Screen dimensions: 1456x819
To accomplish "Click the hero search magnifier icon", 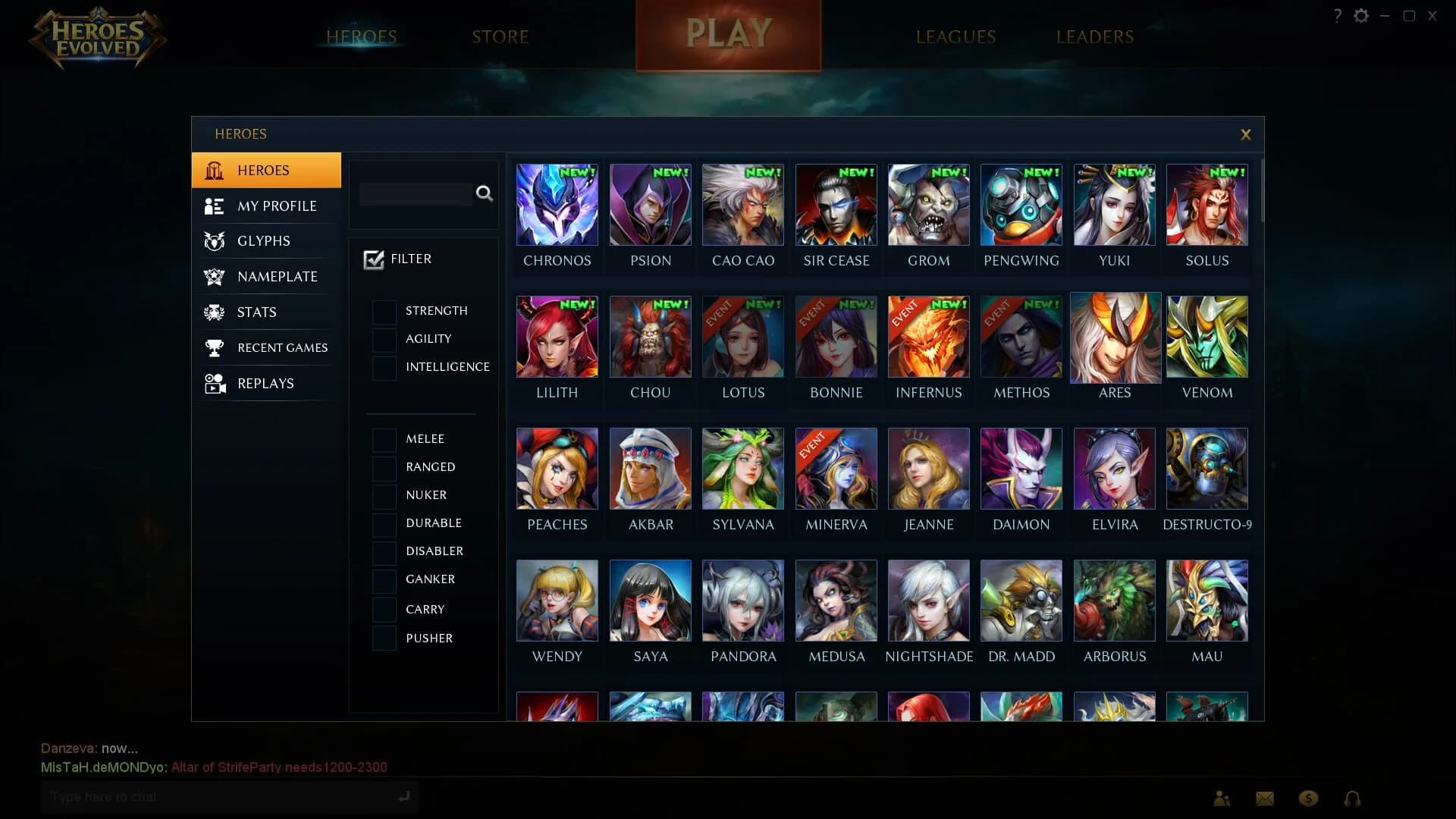I will (x=485, y=194).
